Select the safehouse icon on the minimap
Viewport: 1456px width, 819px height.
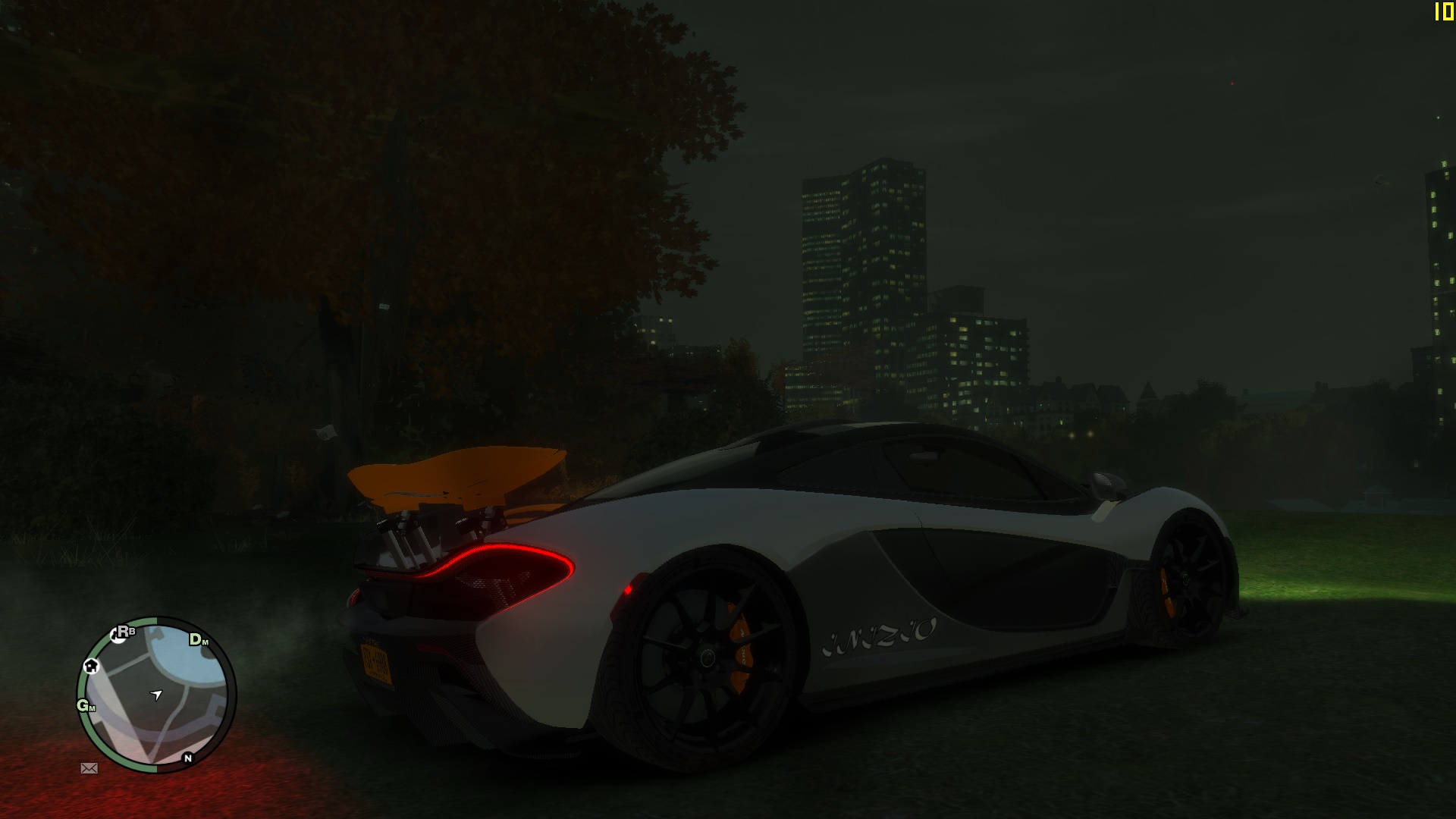pos(92,667)
